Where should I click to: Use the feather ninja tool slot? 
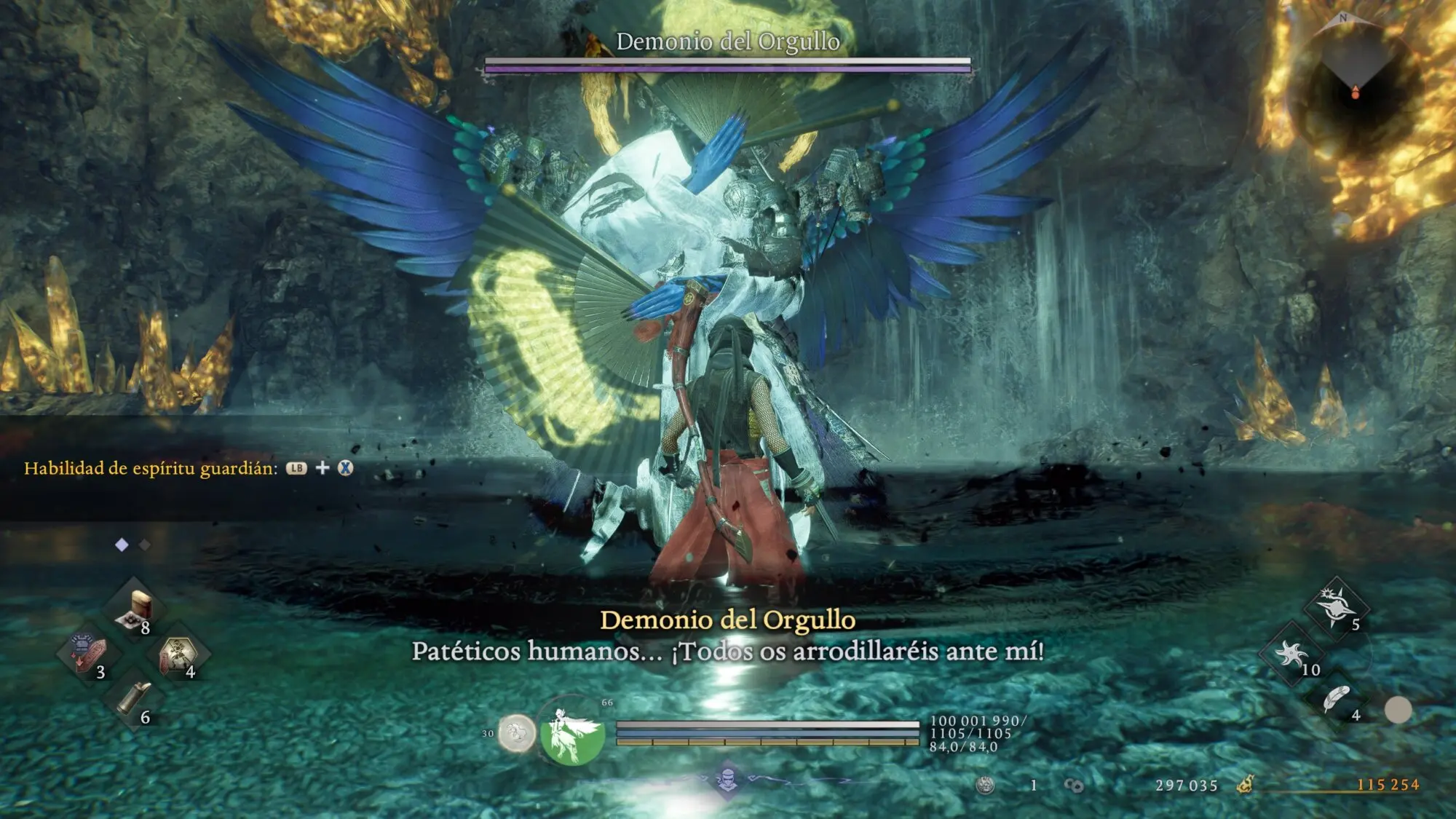[x=1337, y=699]
